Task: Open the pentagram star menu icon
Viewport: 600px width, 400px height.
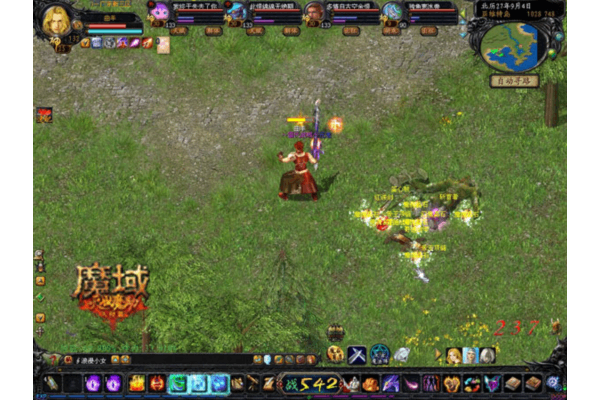Action: (380, 354)
